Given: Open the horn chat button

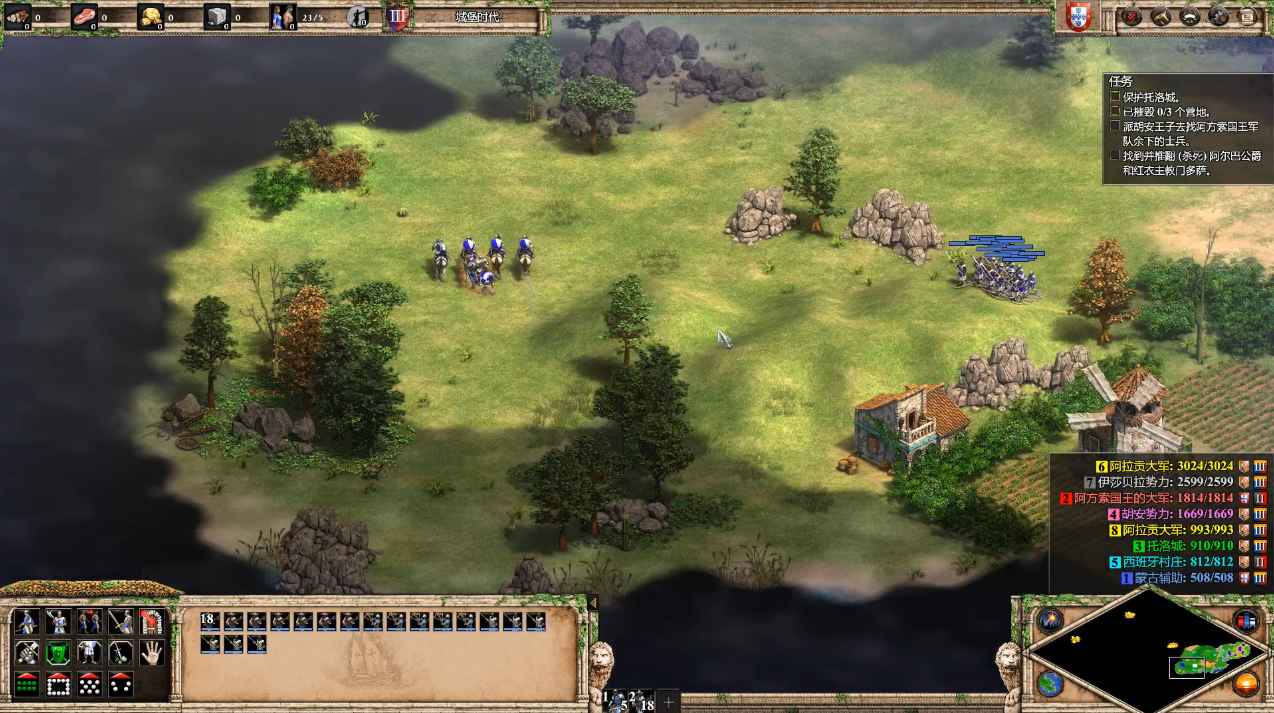Looking at the screenshot, I should pos(1161,16).
